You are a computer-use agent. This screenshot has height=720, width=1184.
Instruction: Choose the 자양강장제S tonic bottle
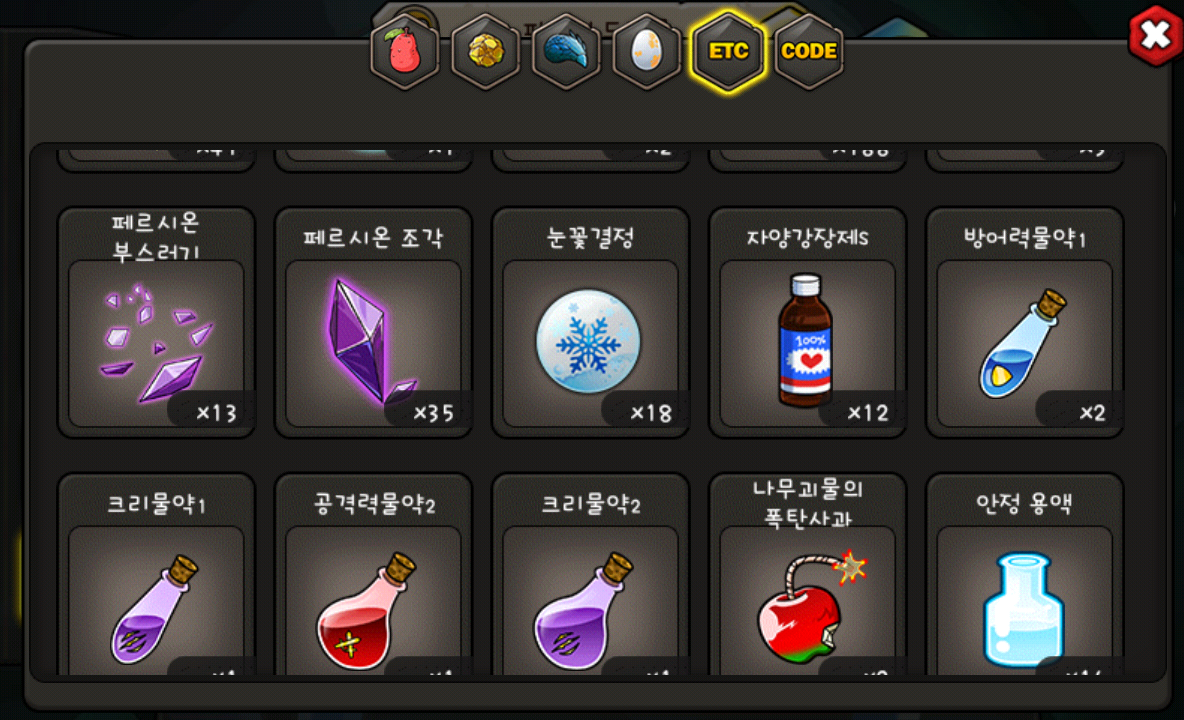[807, 342]
